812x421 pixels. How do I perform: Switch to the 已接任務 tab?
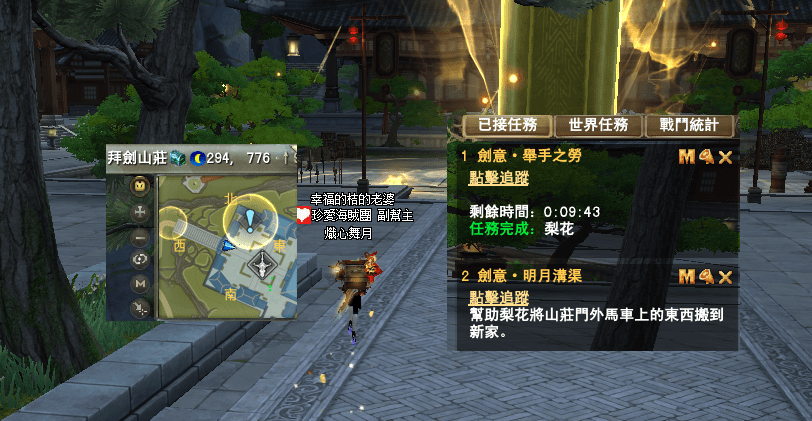point(507,125)
